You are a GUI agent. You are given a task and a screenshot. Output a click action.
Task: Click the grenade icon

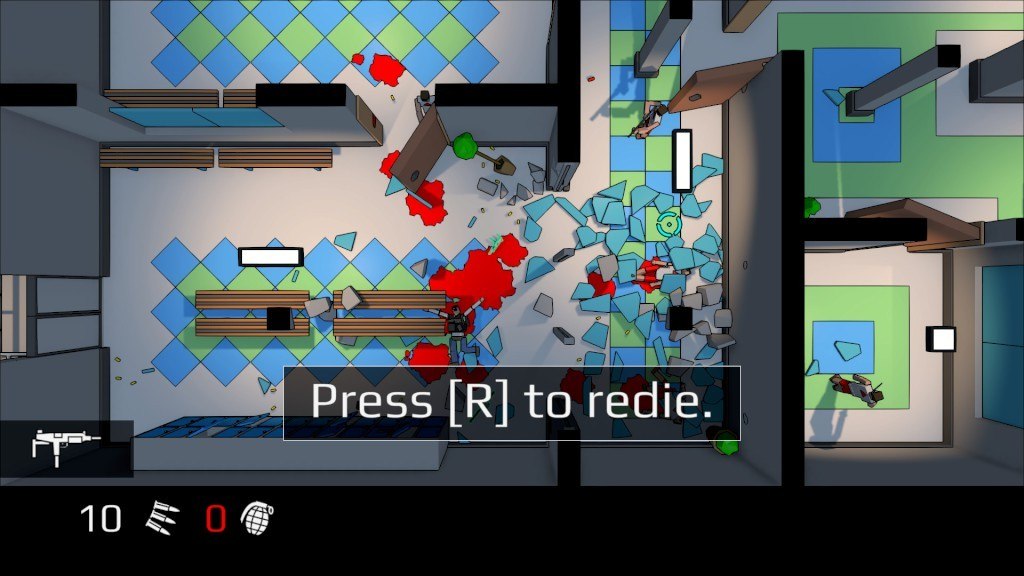point(257,517)
